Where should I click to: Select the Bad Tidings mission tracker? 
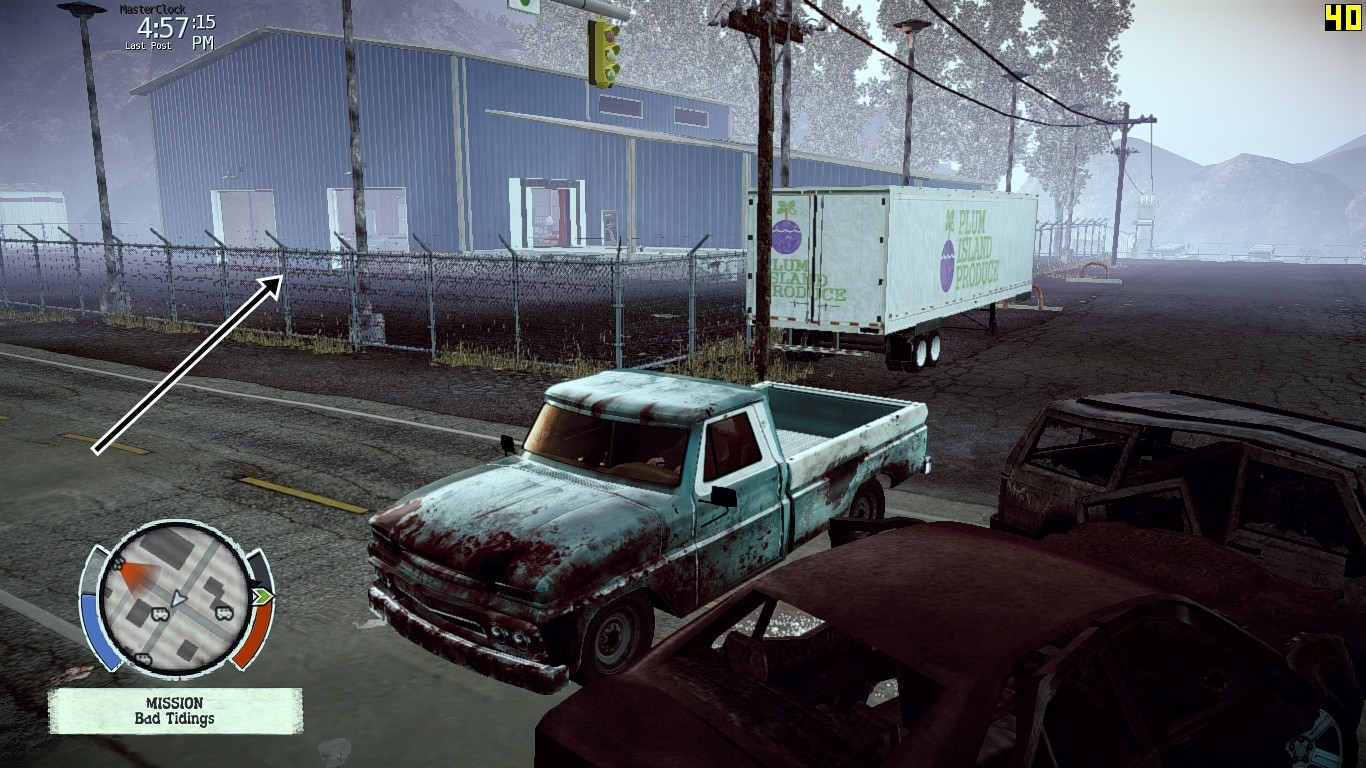pos(175,710)
